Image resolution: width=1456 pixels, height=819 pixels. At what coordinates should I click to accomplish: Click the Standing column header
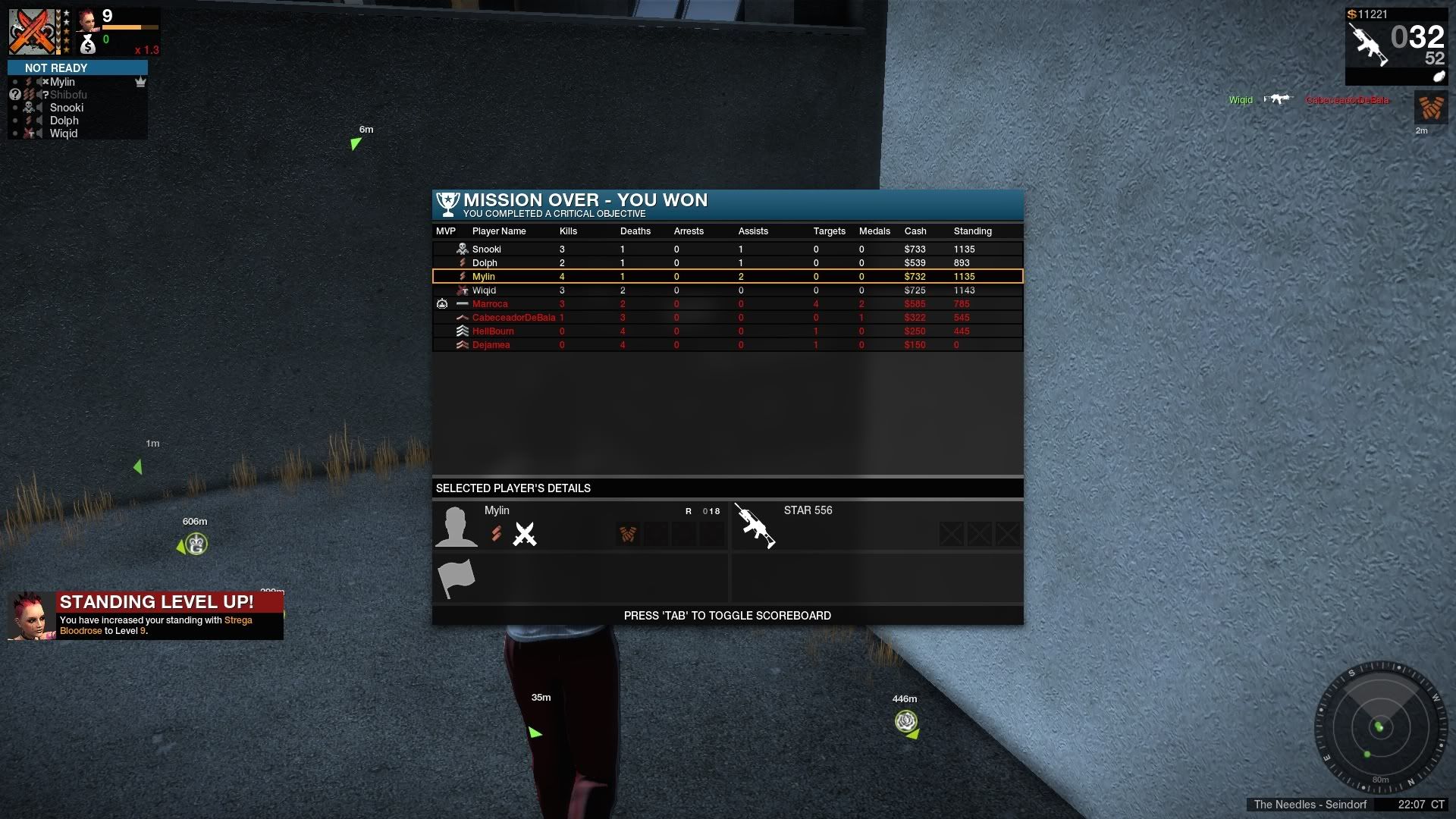click(972, 231)
